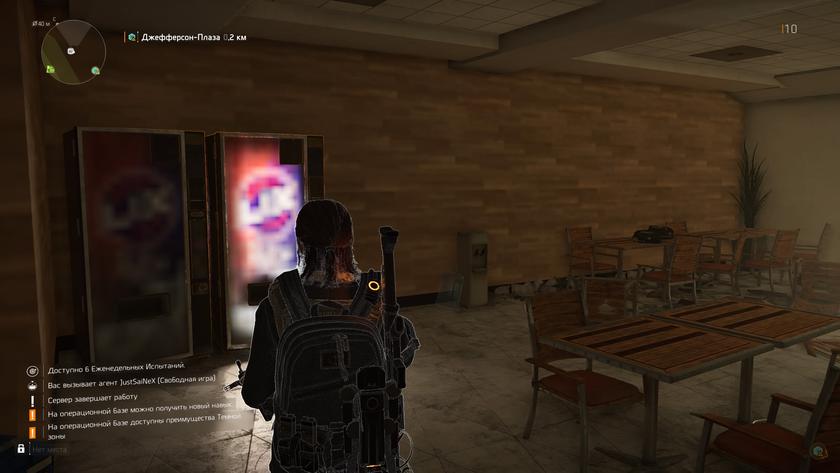Screen dimensions: 840x473
Task: Click the green marker on the minimap
Action: tap(50, 68)
